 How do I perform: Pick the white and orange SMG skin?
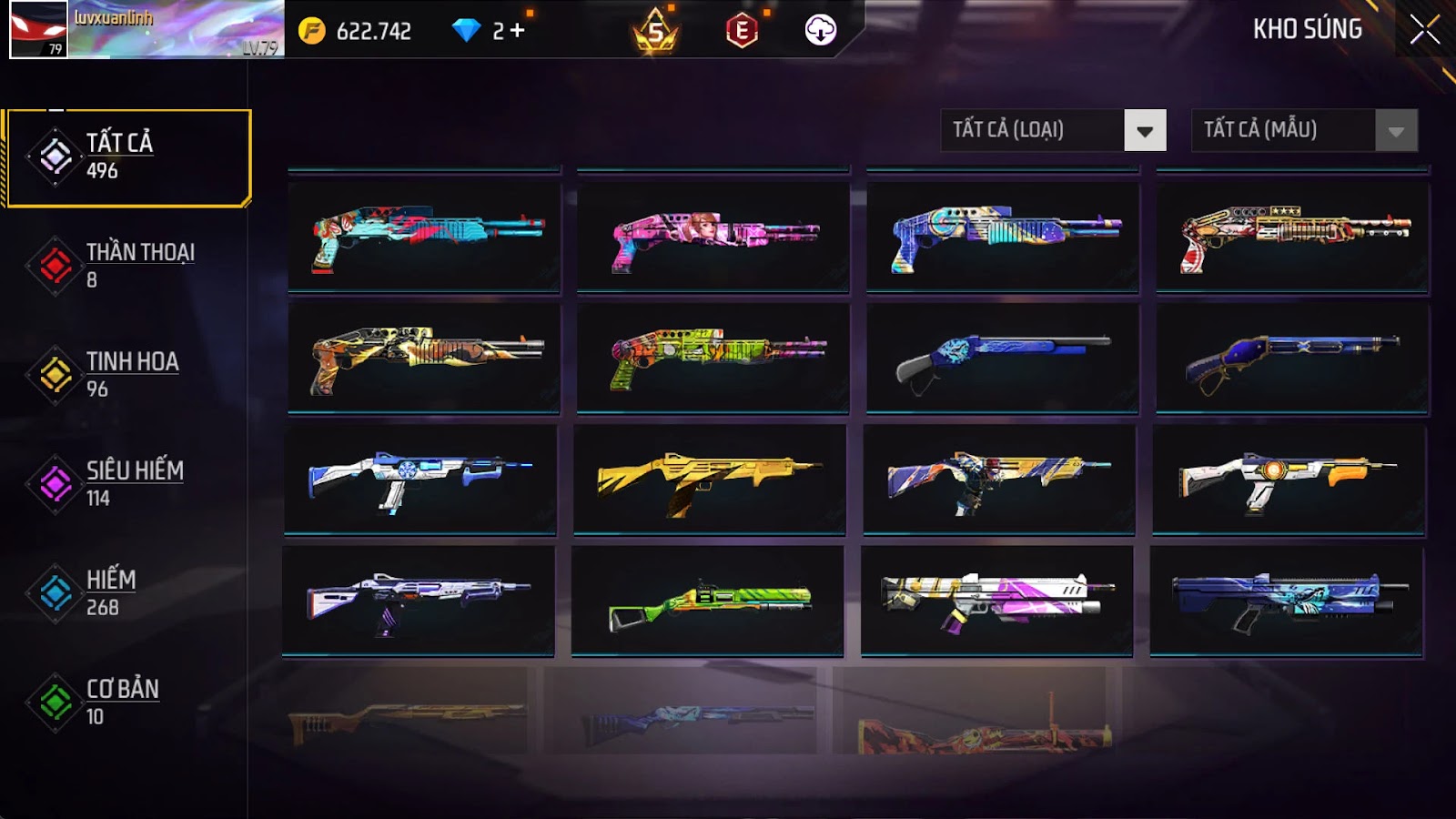click(1288, 480)
